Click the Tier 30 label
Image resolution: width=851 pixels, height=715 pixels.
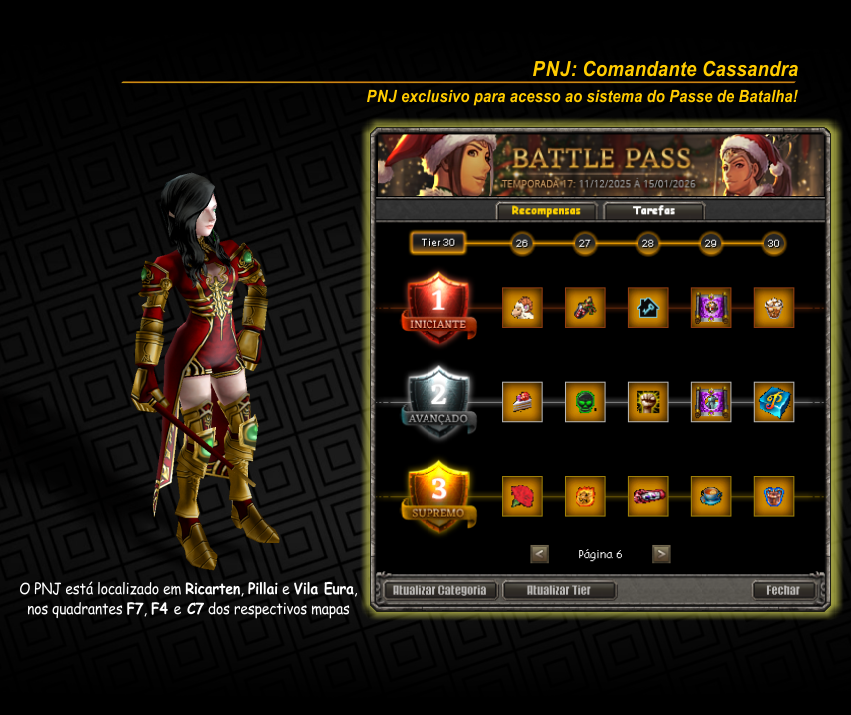pos(438,243)
